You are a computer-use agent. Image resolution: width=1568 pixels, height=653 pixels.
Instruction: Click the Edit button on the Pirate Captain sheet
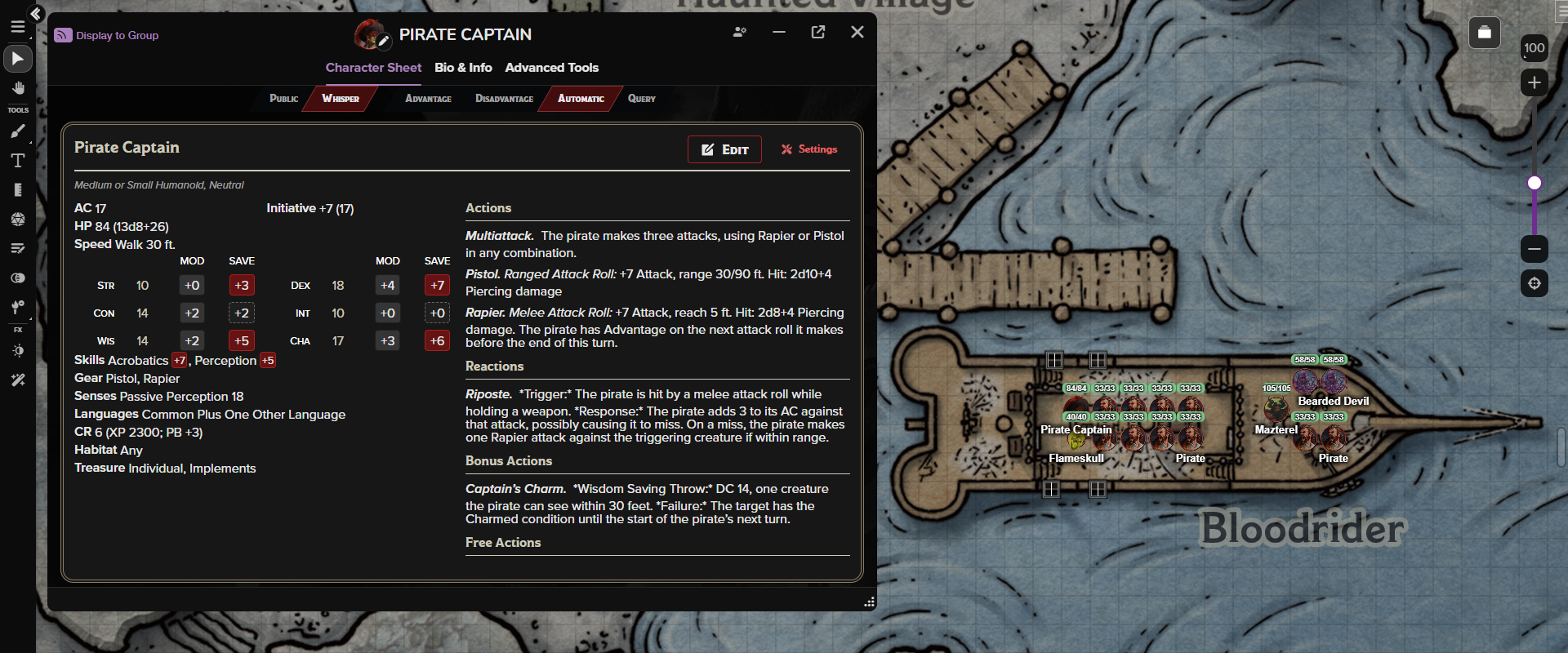[x=724, y=149]
